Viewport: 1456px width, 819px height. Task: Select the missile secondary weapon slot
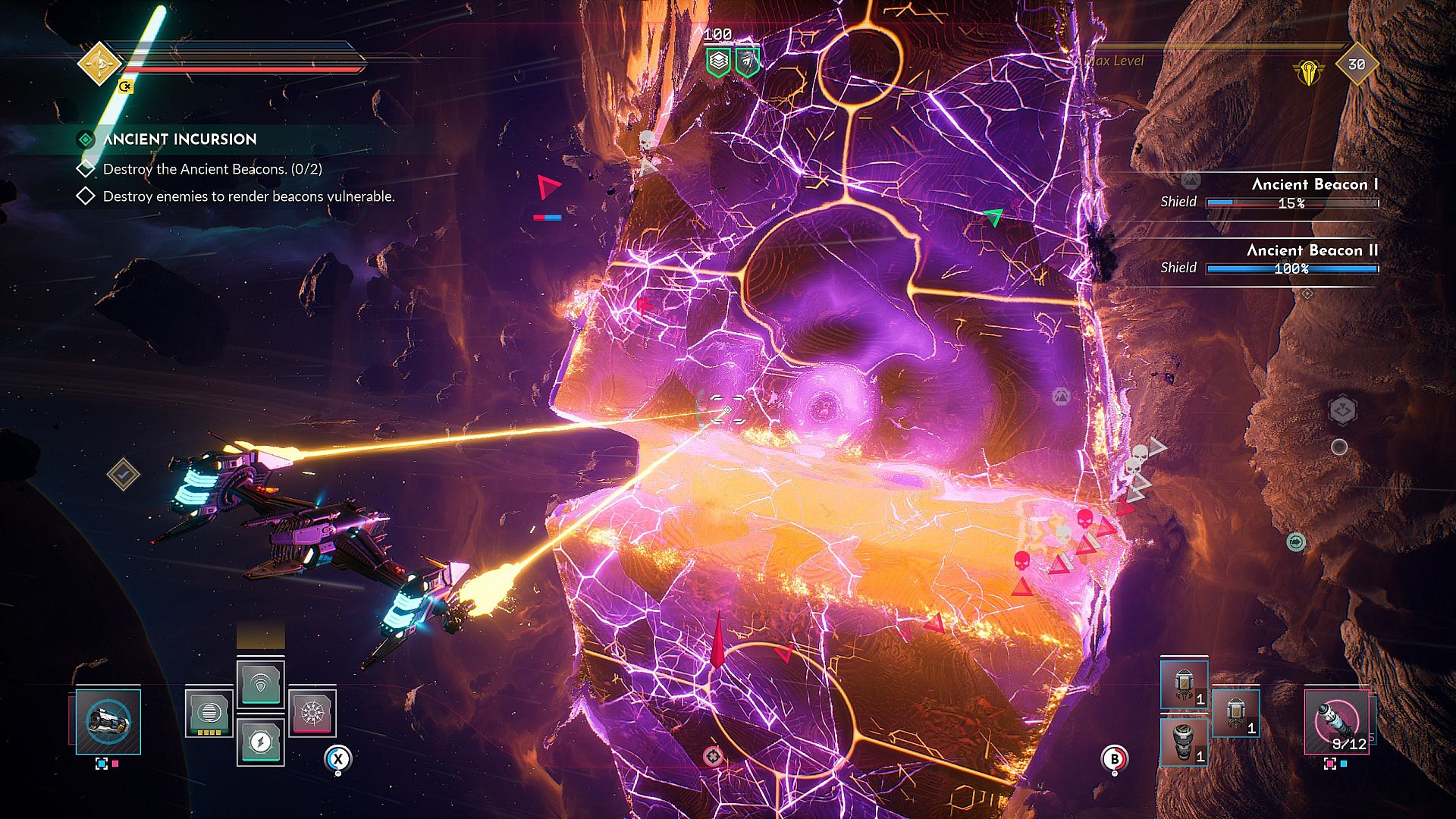(1336, 721)
